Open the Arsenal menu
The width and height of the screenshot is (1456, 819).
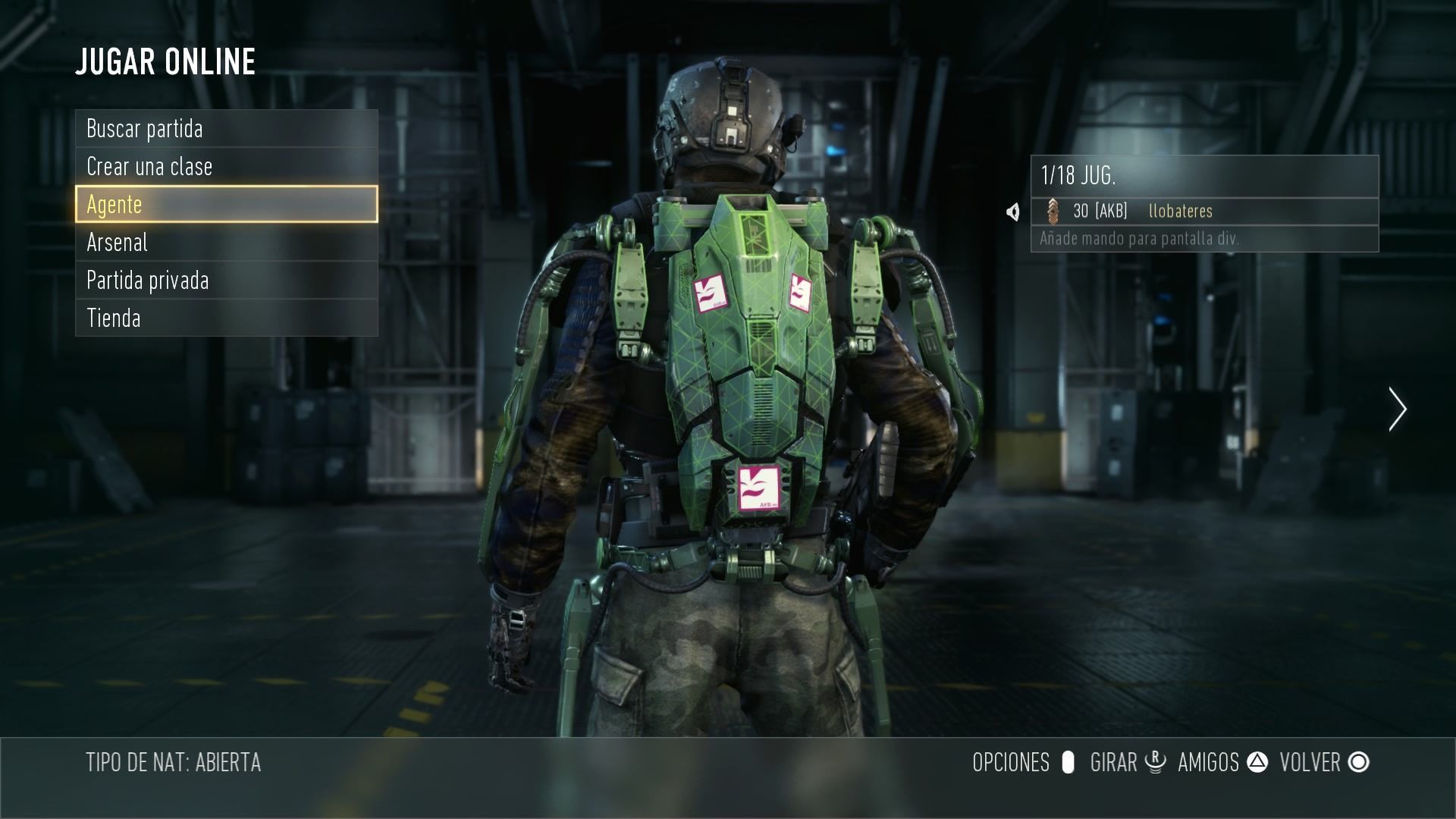click(226, 243)
